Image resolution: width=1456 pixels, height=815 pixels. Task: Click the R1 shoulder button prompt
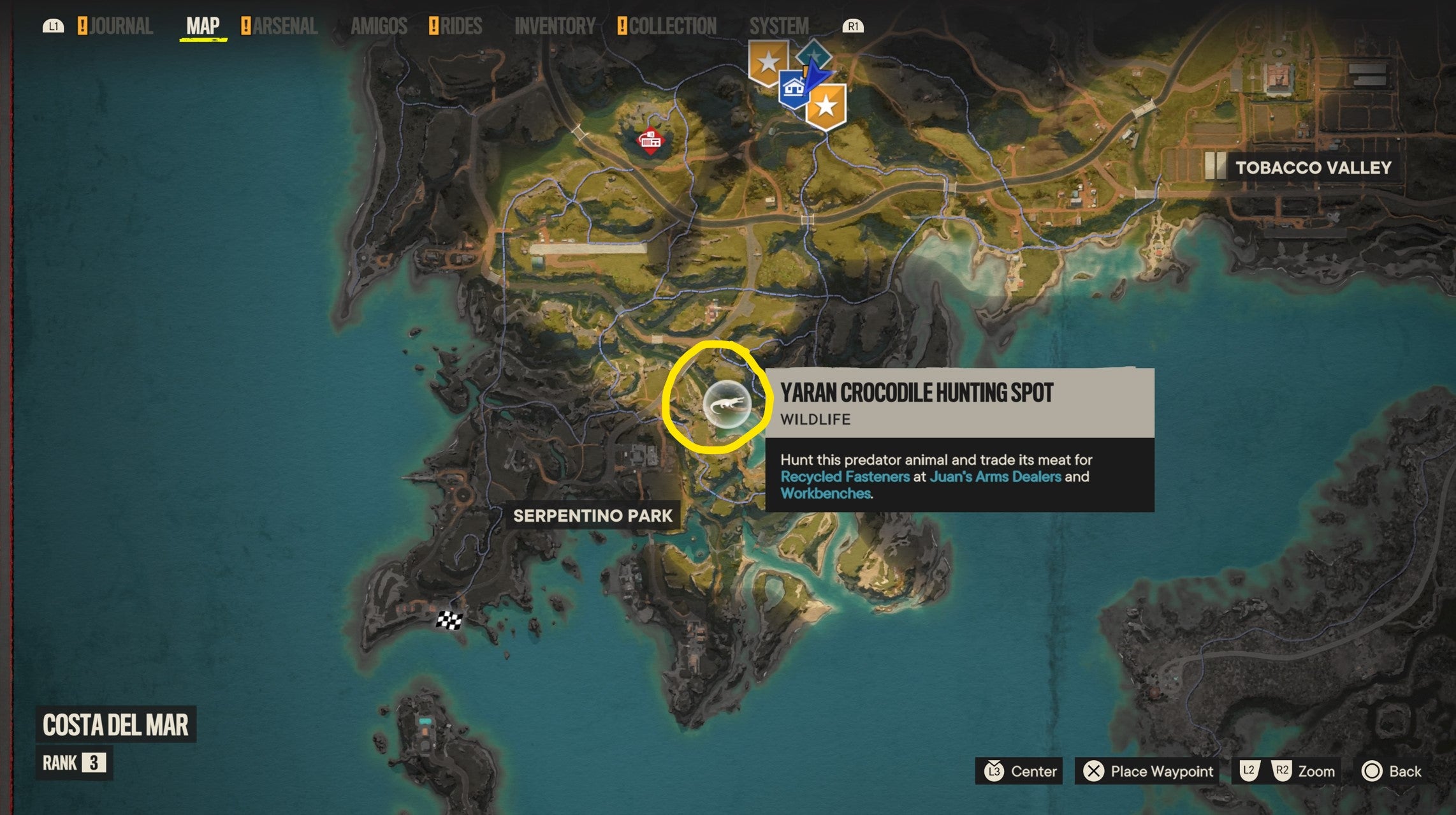click(x=854, y=26)
